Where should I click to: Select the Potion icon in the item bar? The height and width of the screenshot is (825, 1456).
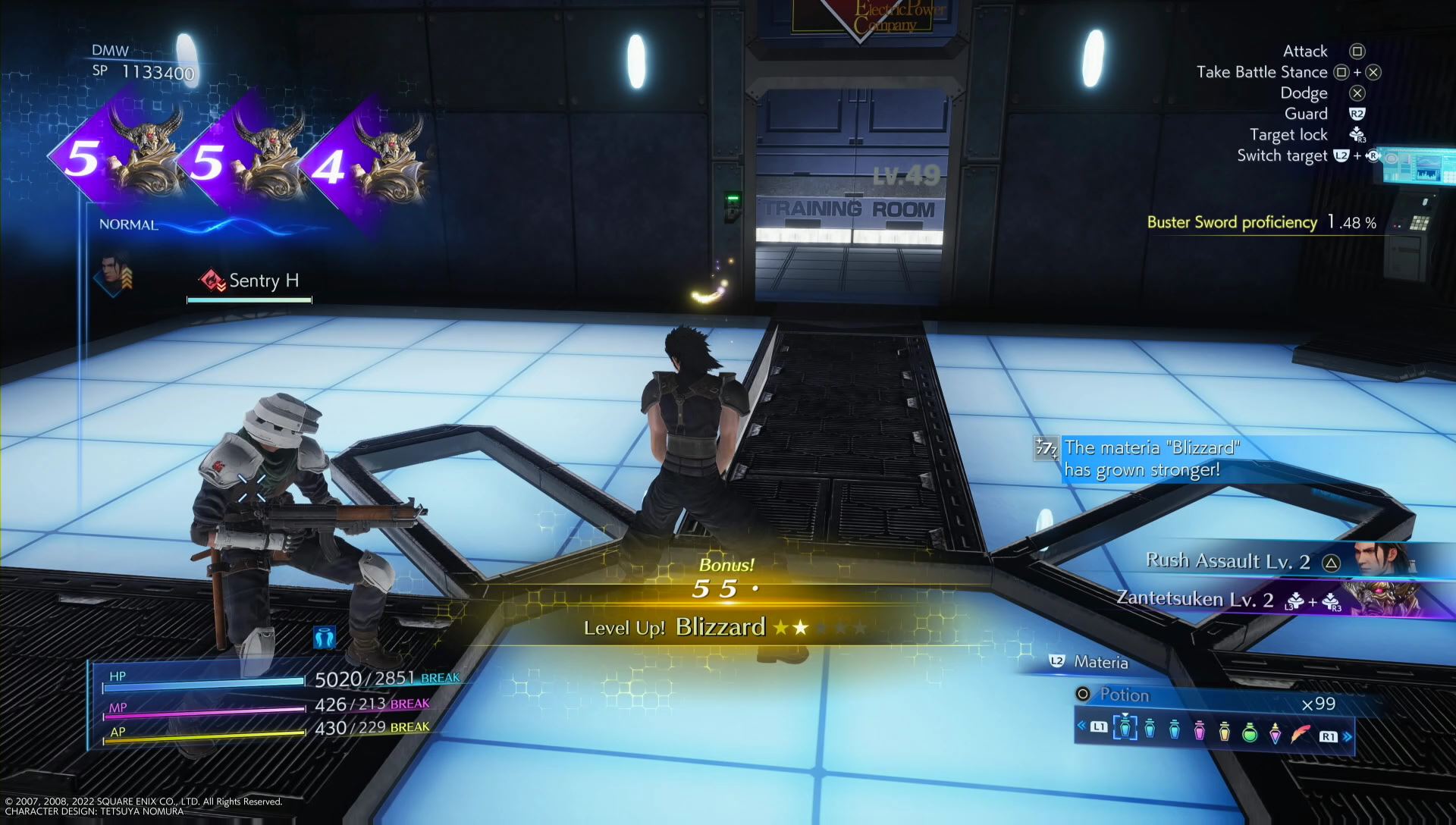(1125, 727)
